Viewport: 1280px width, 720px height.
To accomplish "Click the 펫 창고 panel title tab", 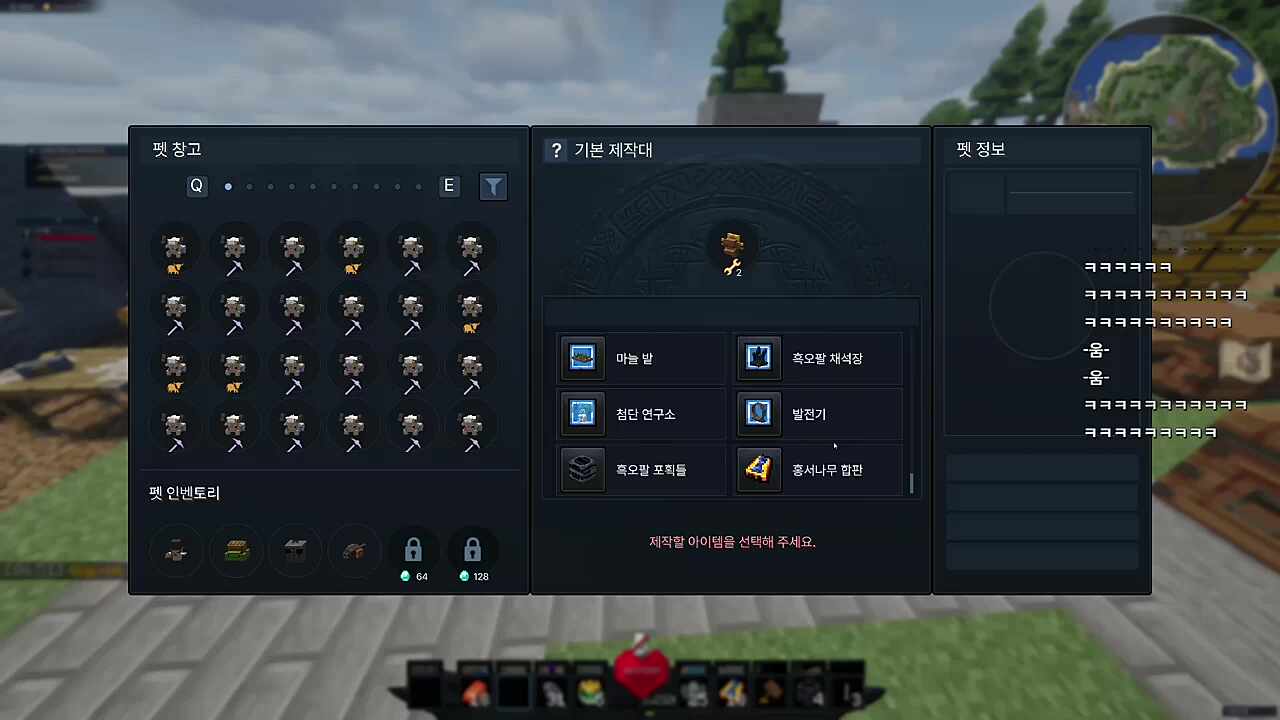I will (178, 149).
